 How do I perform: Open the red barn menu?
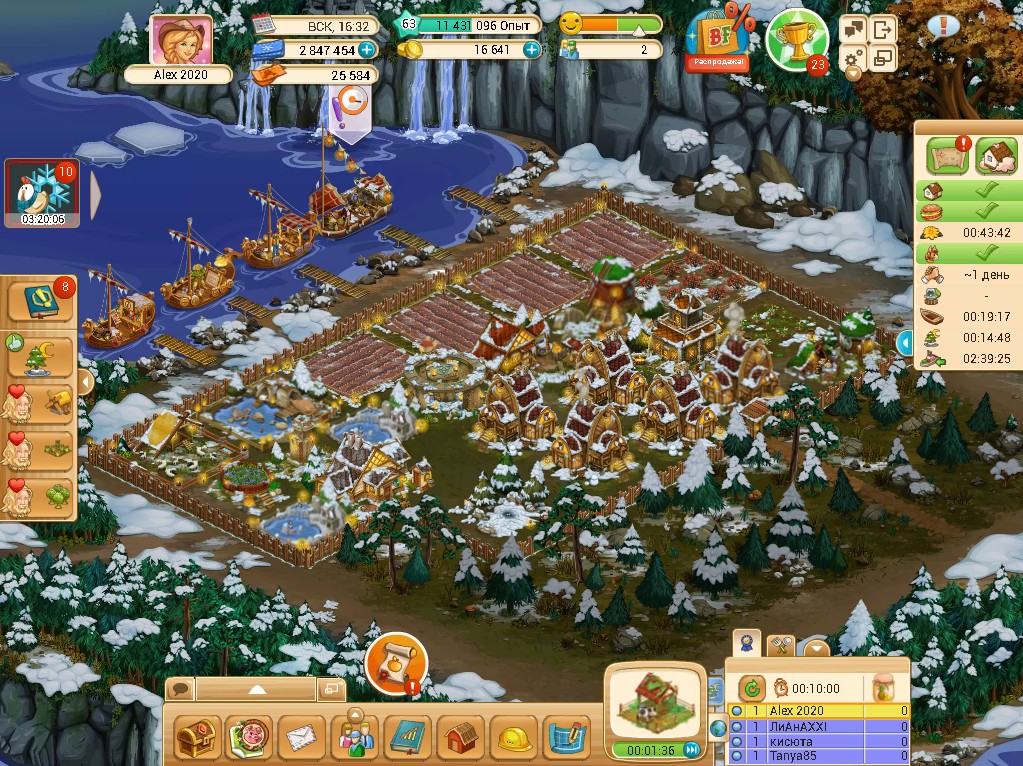pos(461,740)
